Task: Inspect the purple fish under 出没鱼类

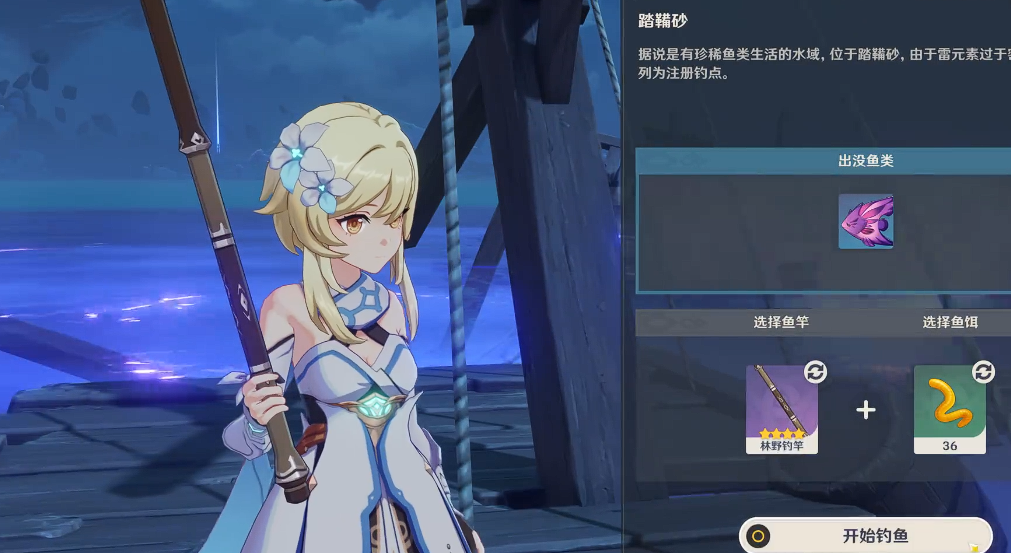Action: 866,221
